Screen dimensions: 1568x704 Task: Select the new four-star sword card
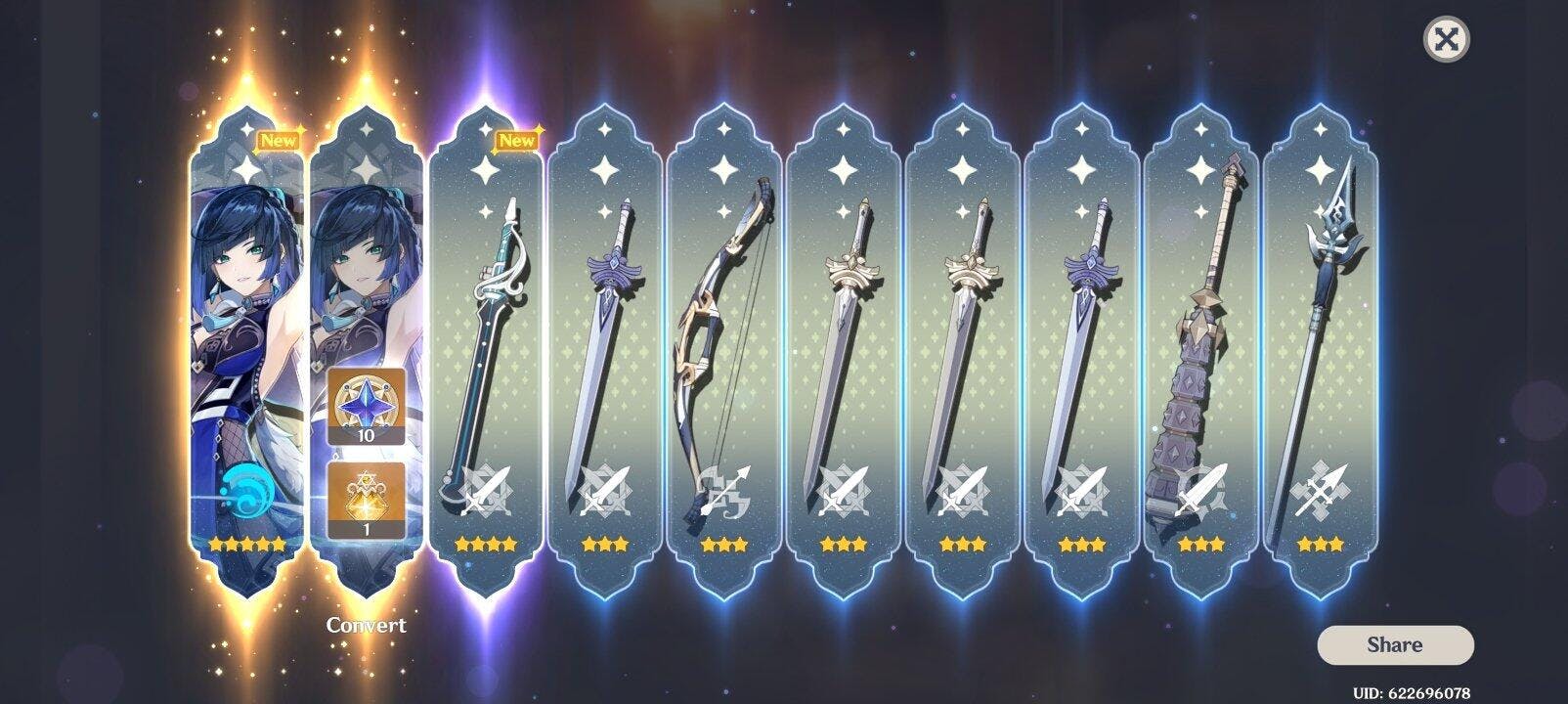[486, 352]
